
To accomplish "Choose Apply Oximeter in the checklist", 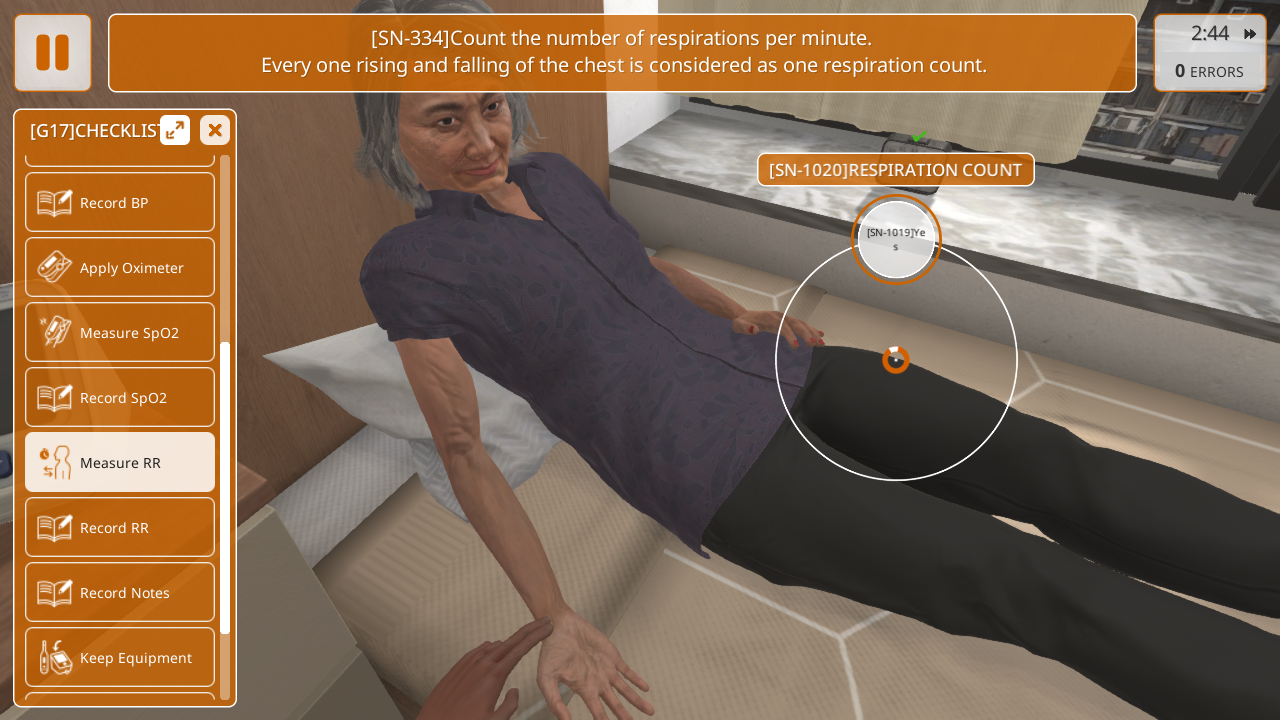I will pos(120,267).
